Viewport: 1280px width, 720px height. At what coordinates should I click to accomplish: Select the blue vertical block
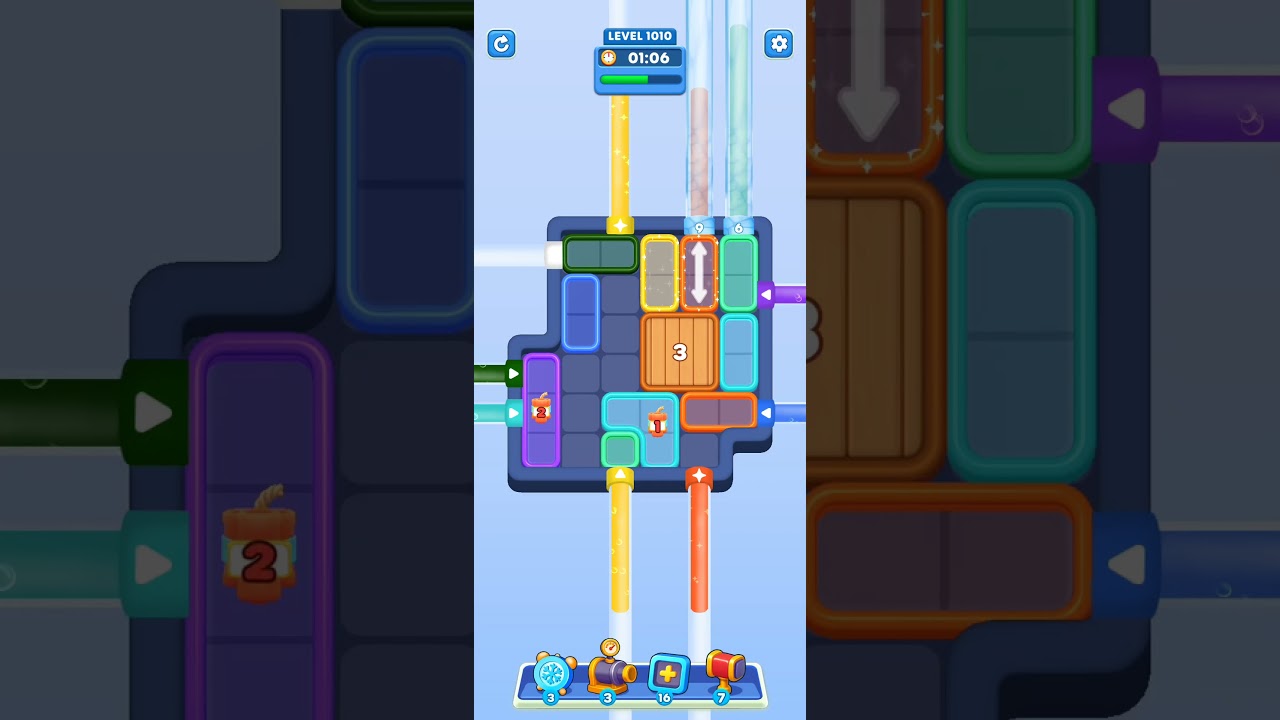click(580, 314)
